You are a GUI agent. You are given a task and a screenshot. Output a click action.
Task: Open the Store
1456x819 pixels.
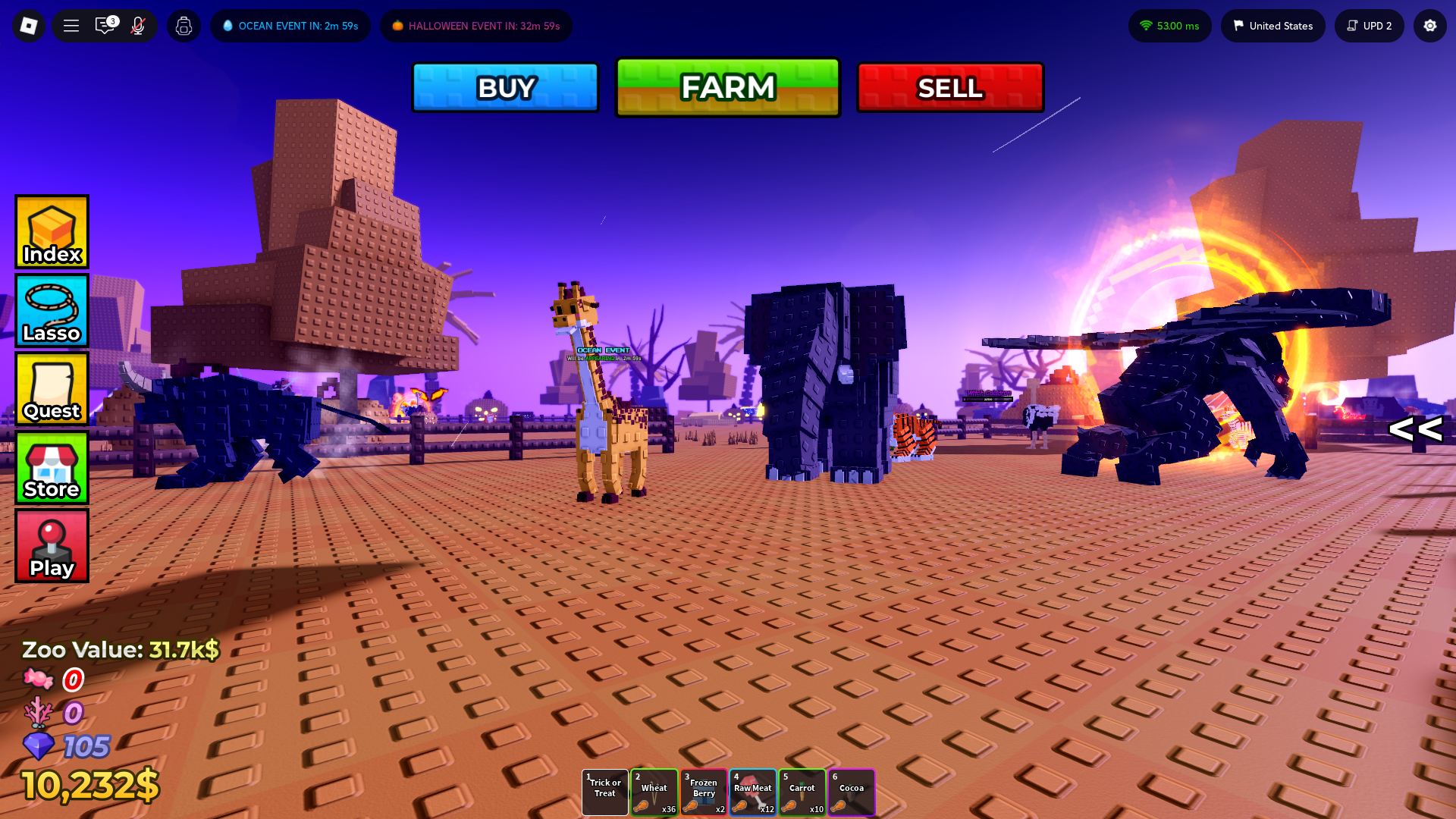[x=51, y=468]
